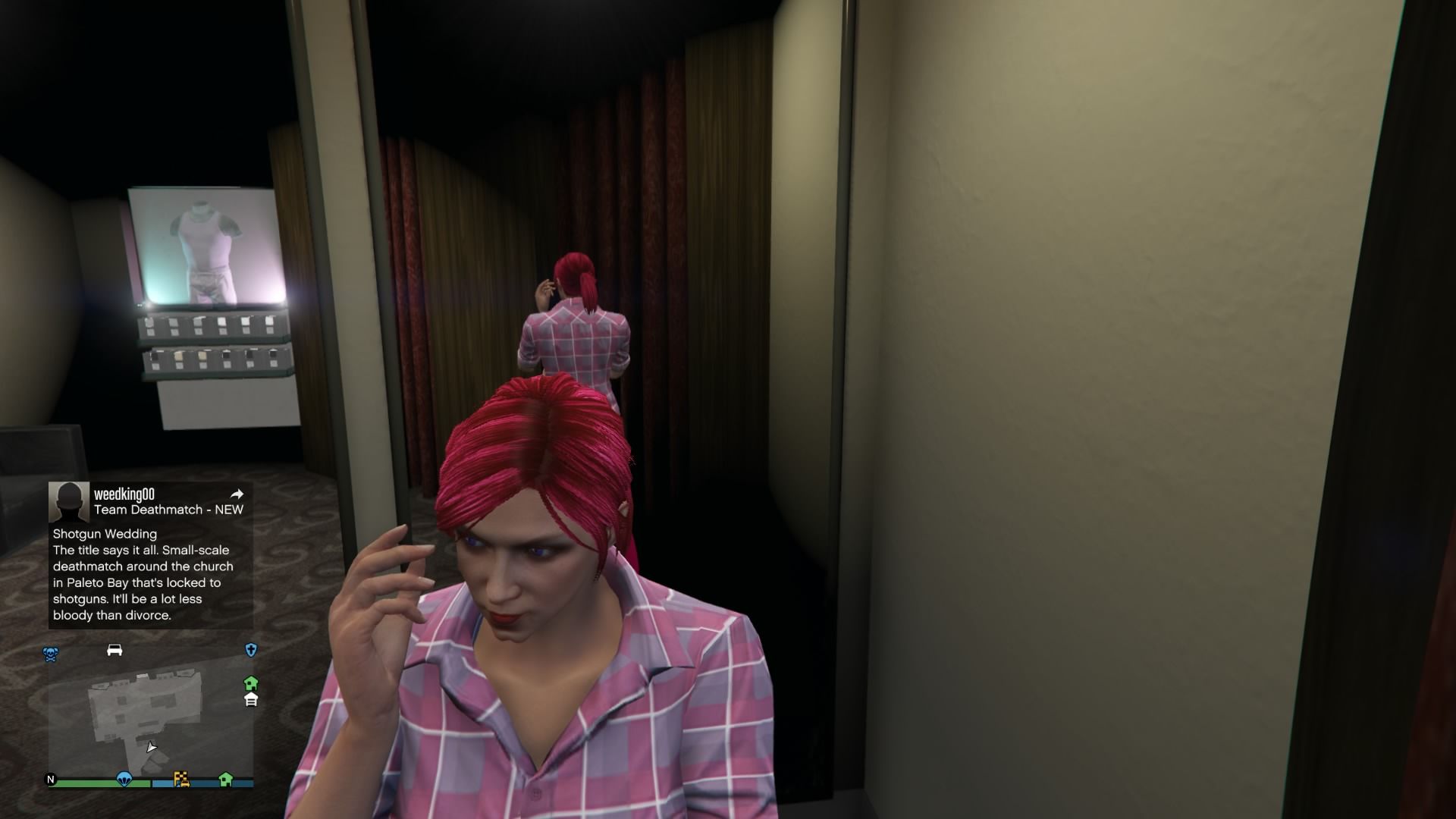The height and width of the screenshot is (819, 1456).
Task: Select the white player arrow on minimap
Action: point(152,747)
